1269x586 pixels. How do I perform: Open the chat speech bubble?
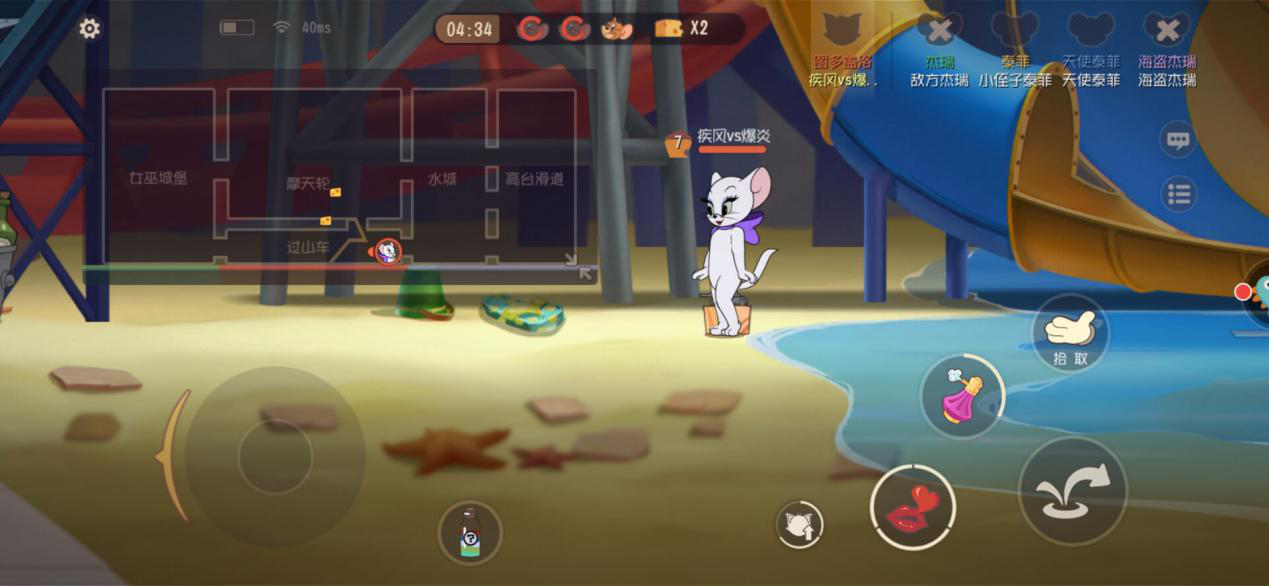1179,139
